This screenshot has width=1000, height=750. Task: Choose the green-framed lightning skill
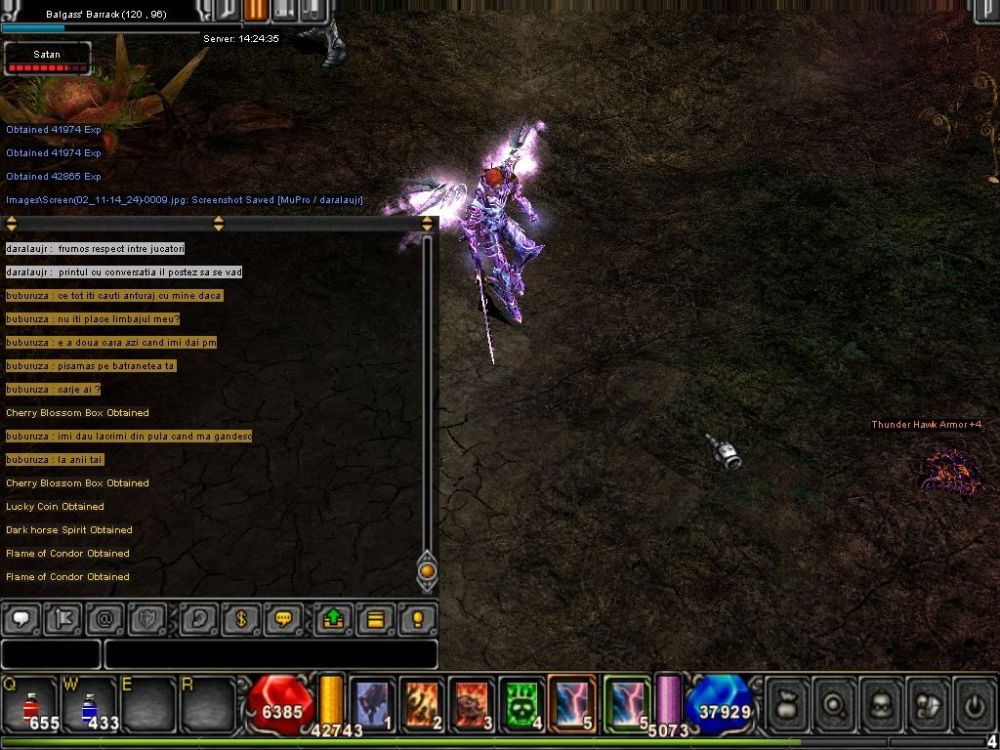pos(627,703)
